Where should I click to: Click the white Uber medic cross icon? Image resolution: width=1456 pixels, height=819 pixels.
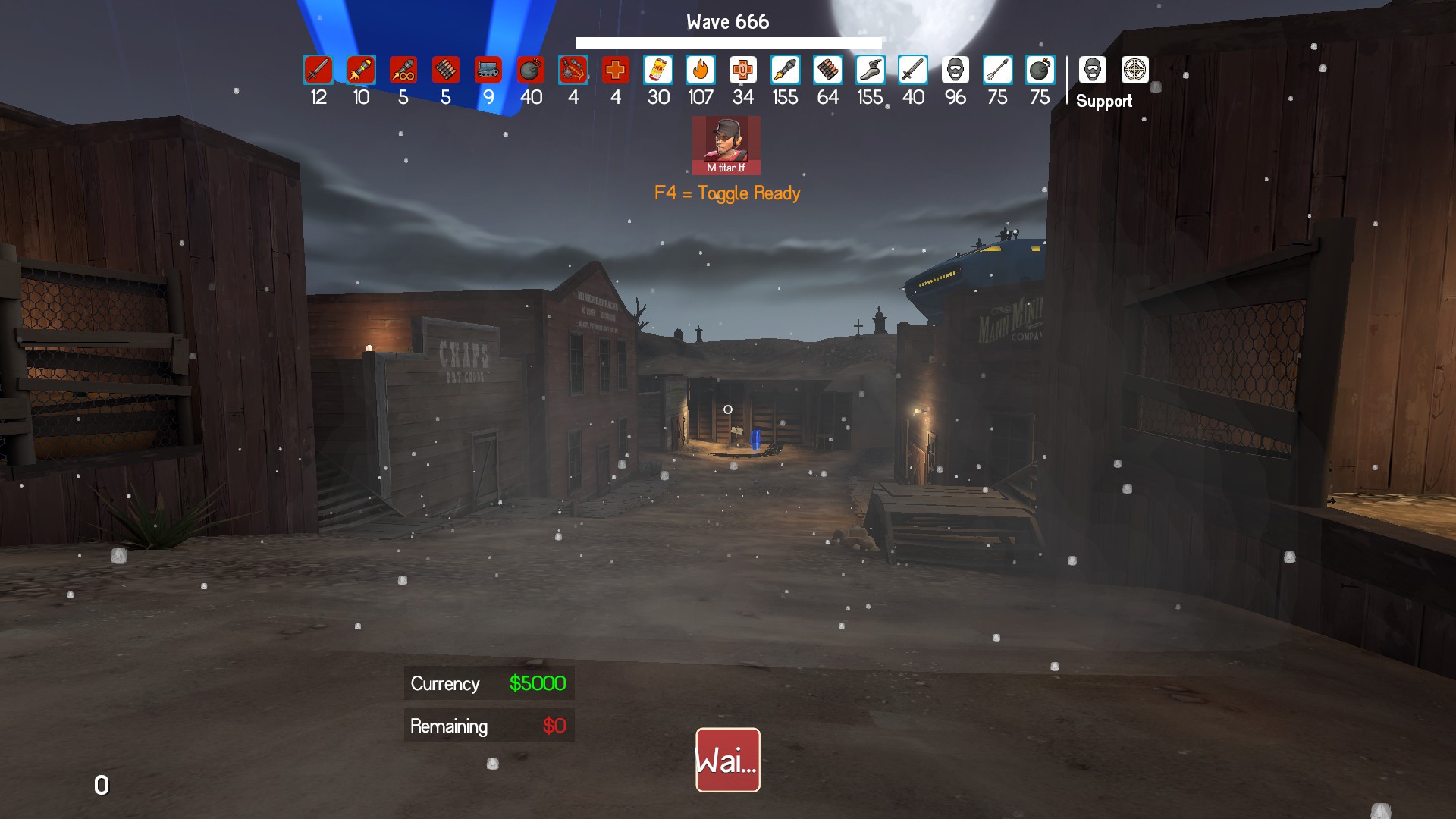pyautogui.click(x=743, y=71)
